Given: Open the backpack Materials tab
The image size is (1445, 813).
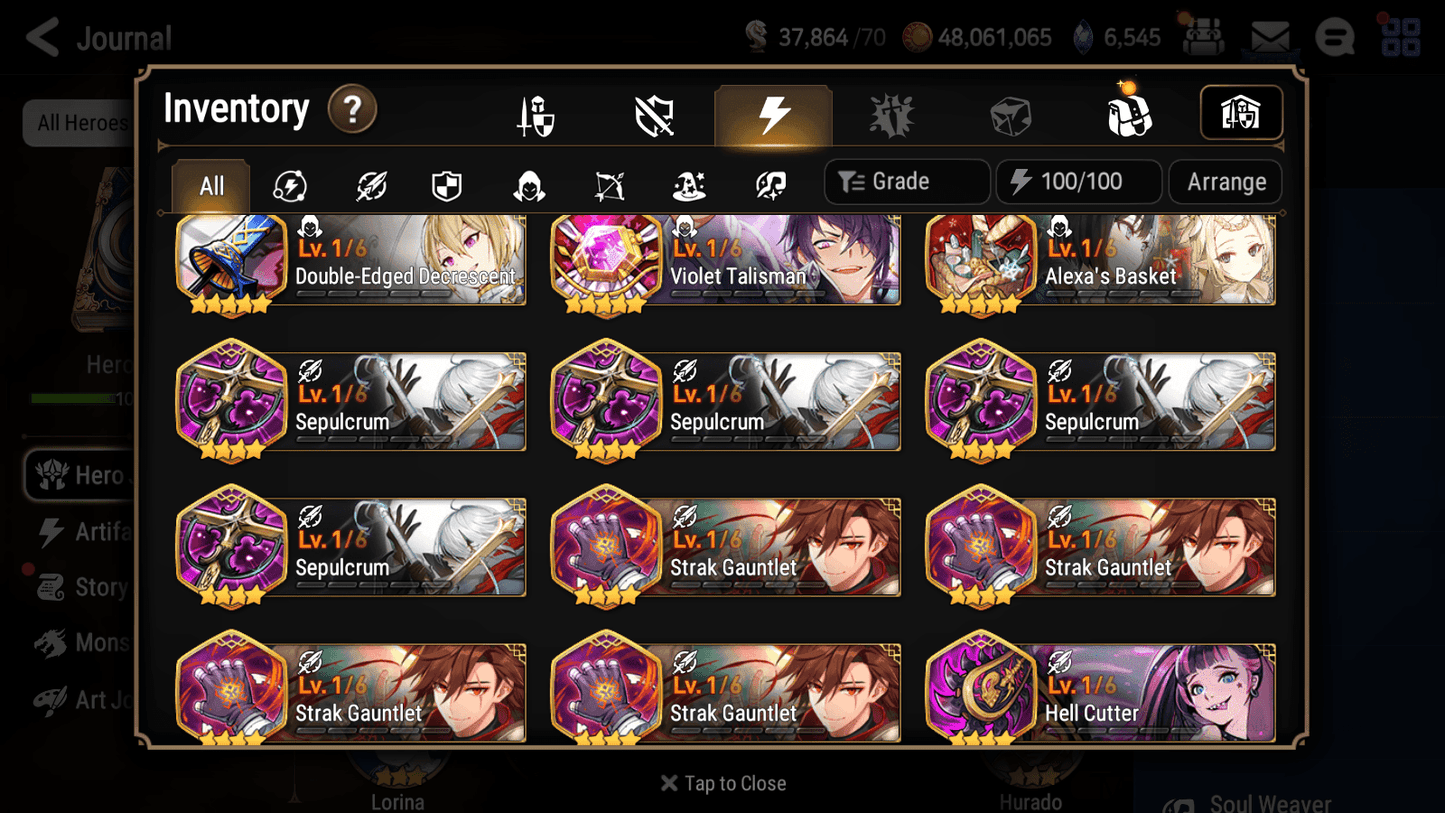Looking at the screenshot, I should click(1129, 113).
